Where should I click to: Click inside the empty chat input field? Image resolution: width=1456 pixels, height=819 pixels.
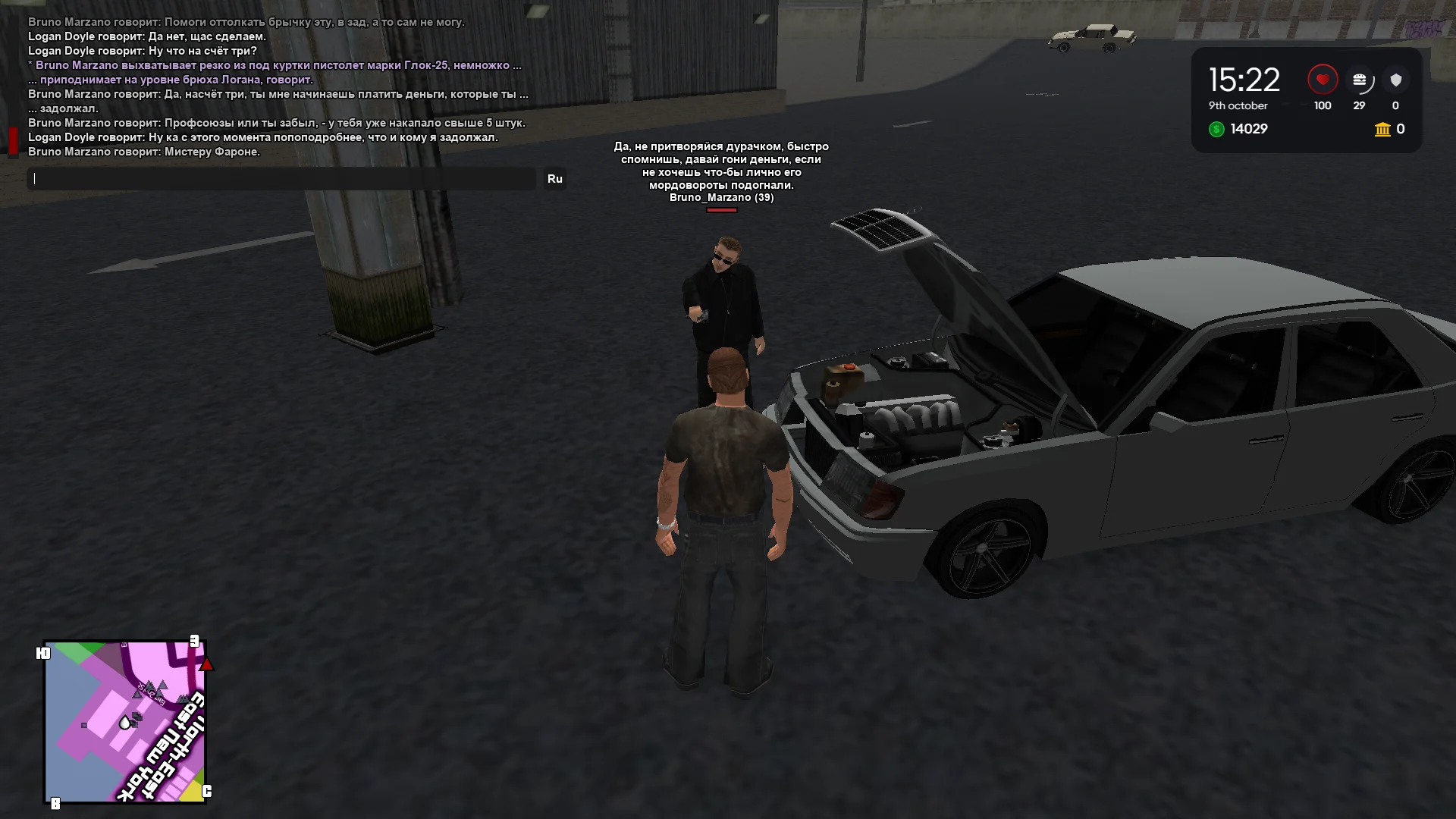point(281,179)
